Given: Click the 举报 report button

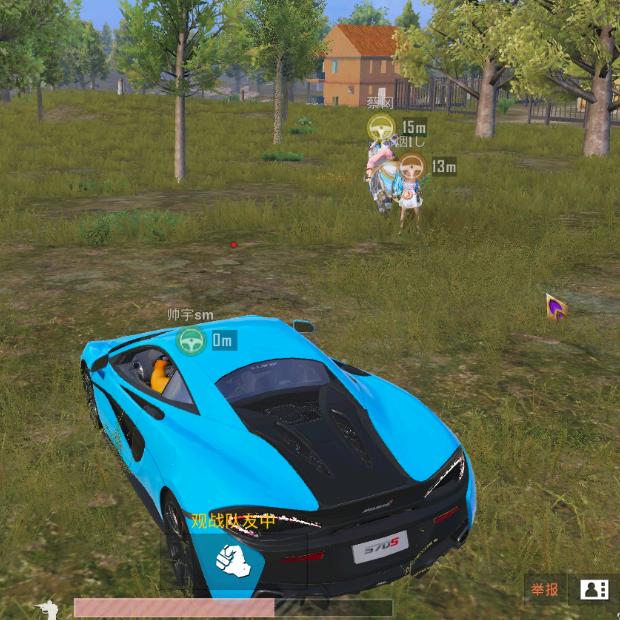Looking at the screenshot, I should [545, 589].
